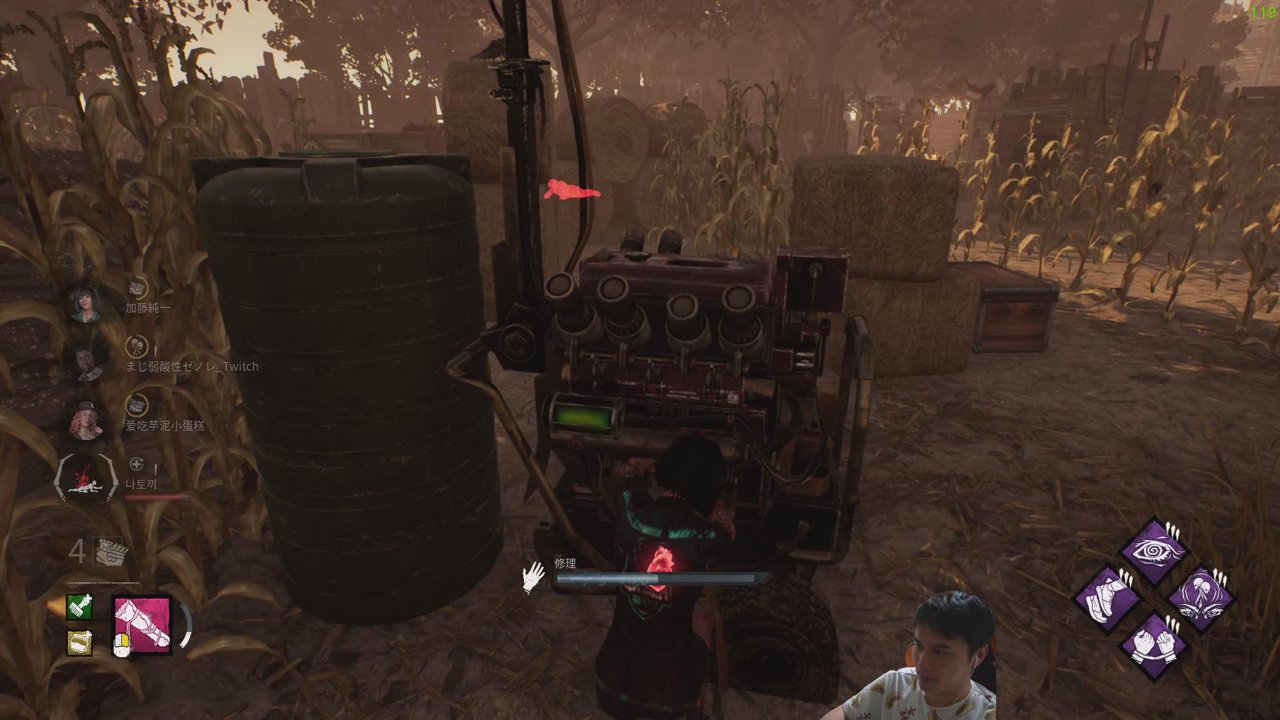Select the bound fists perk icon

(x=1154, y=645)
